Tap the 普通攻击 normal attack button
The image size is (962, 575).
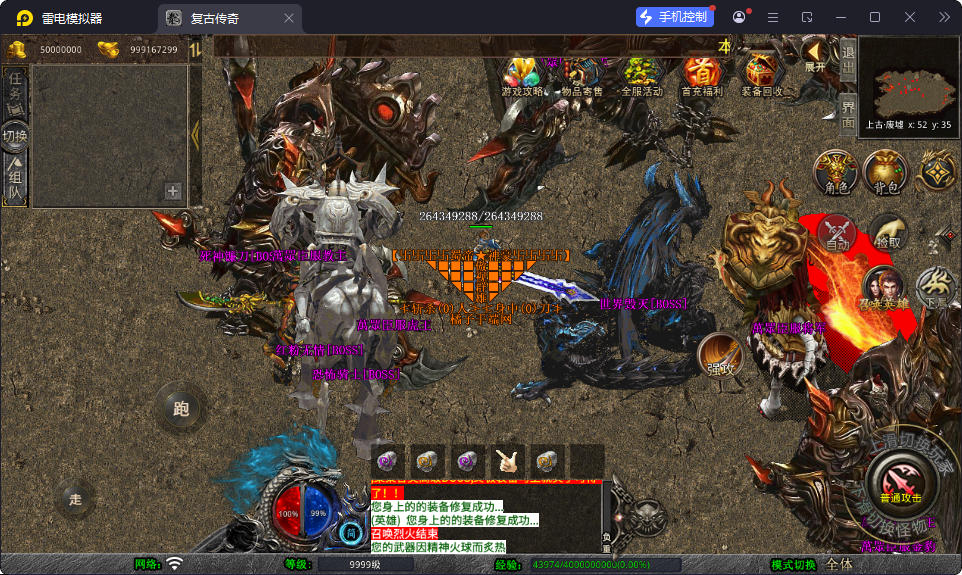pos(900,480)
